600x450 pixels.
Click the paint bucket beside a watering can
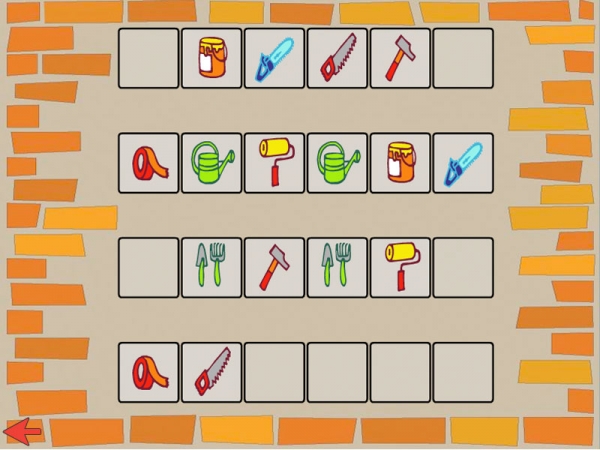coord(400,162)
